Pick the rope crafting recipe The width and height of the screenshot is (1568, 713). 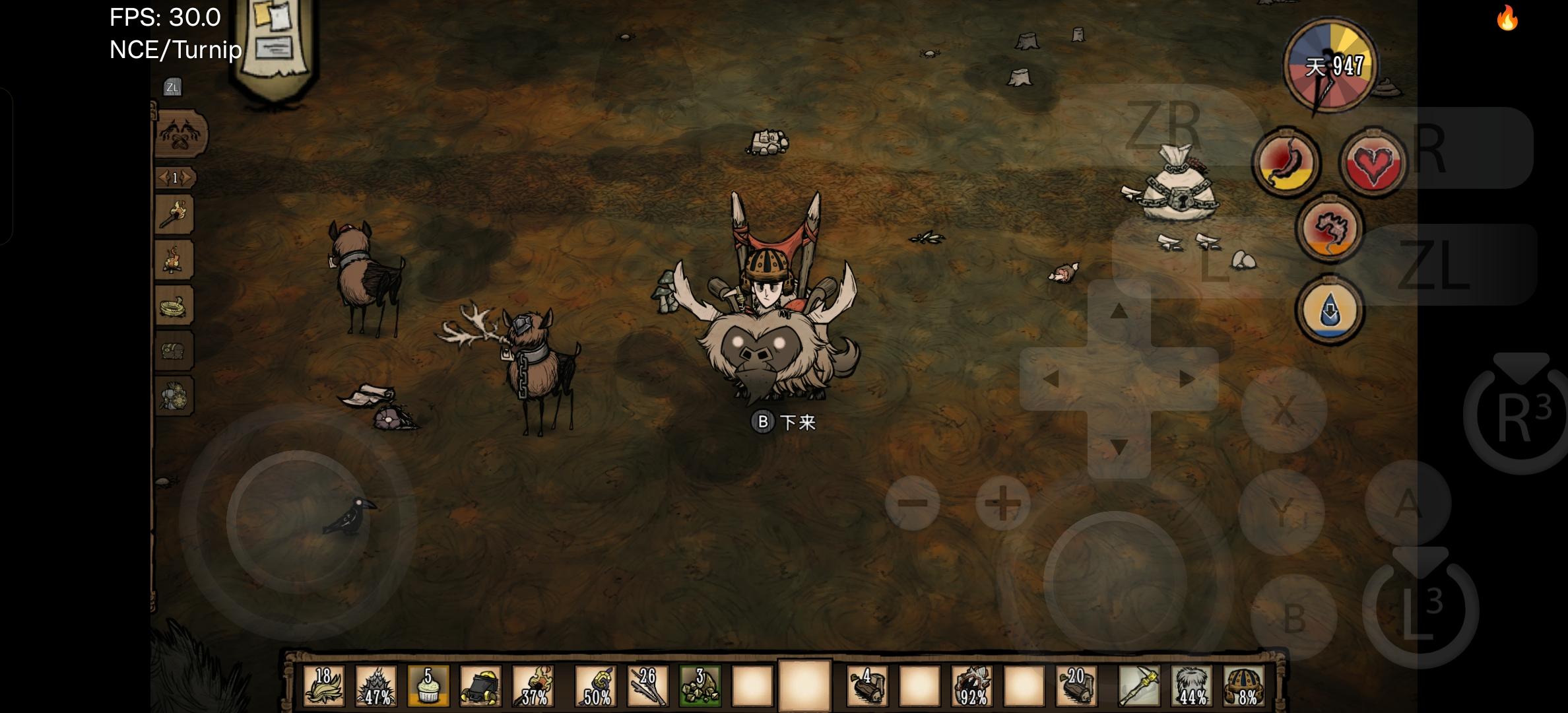click(x=175, y=305)
